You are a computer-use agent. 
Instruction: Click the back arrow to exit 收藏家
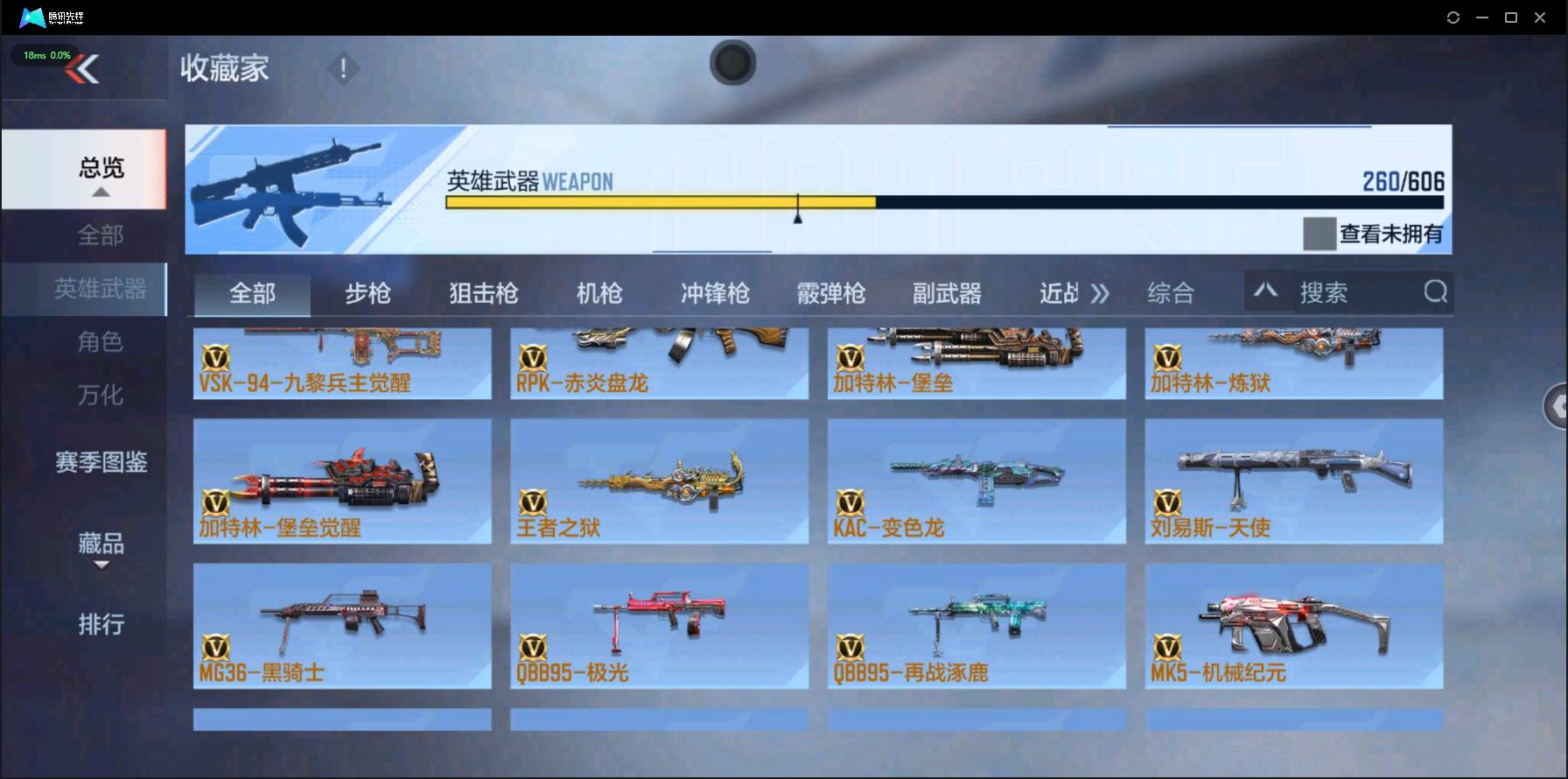(x=81, y=69)
